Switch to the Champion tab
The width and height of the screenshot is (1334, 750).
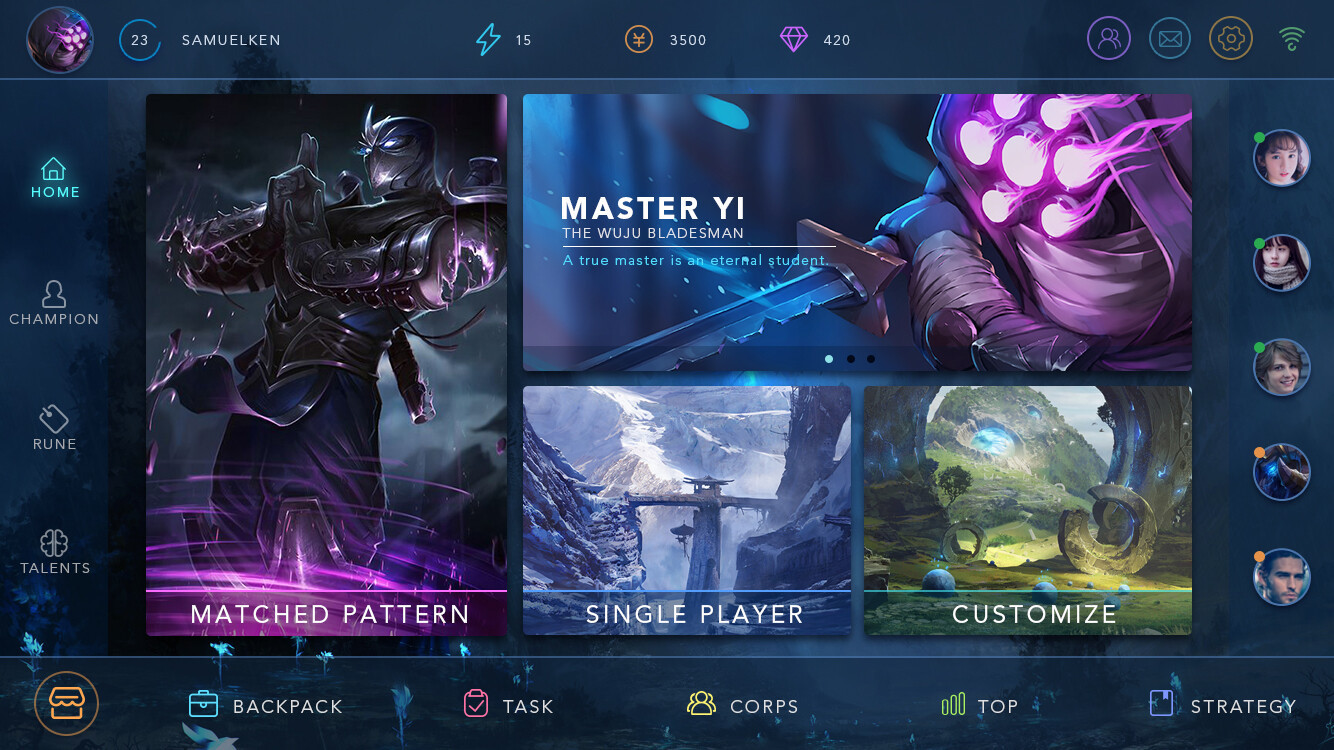(x=54, y=303)
